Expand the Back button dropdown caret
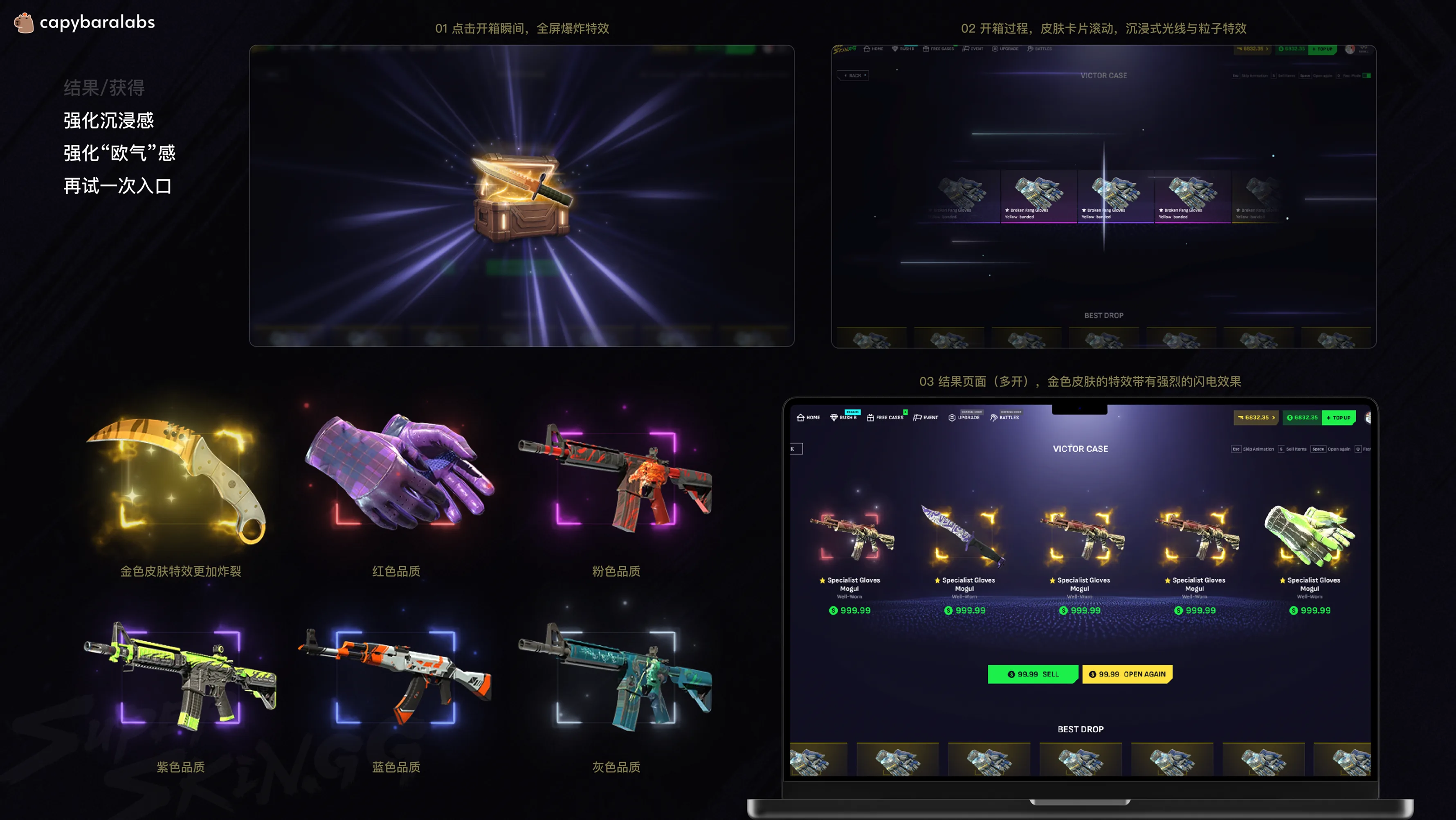The image size is (1456, 820). pos(865,75)
